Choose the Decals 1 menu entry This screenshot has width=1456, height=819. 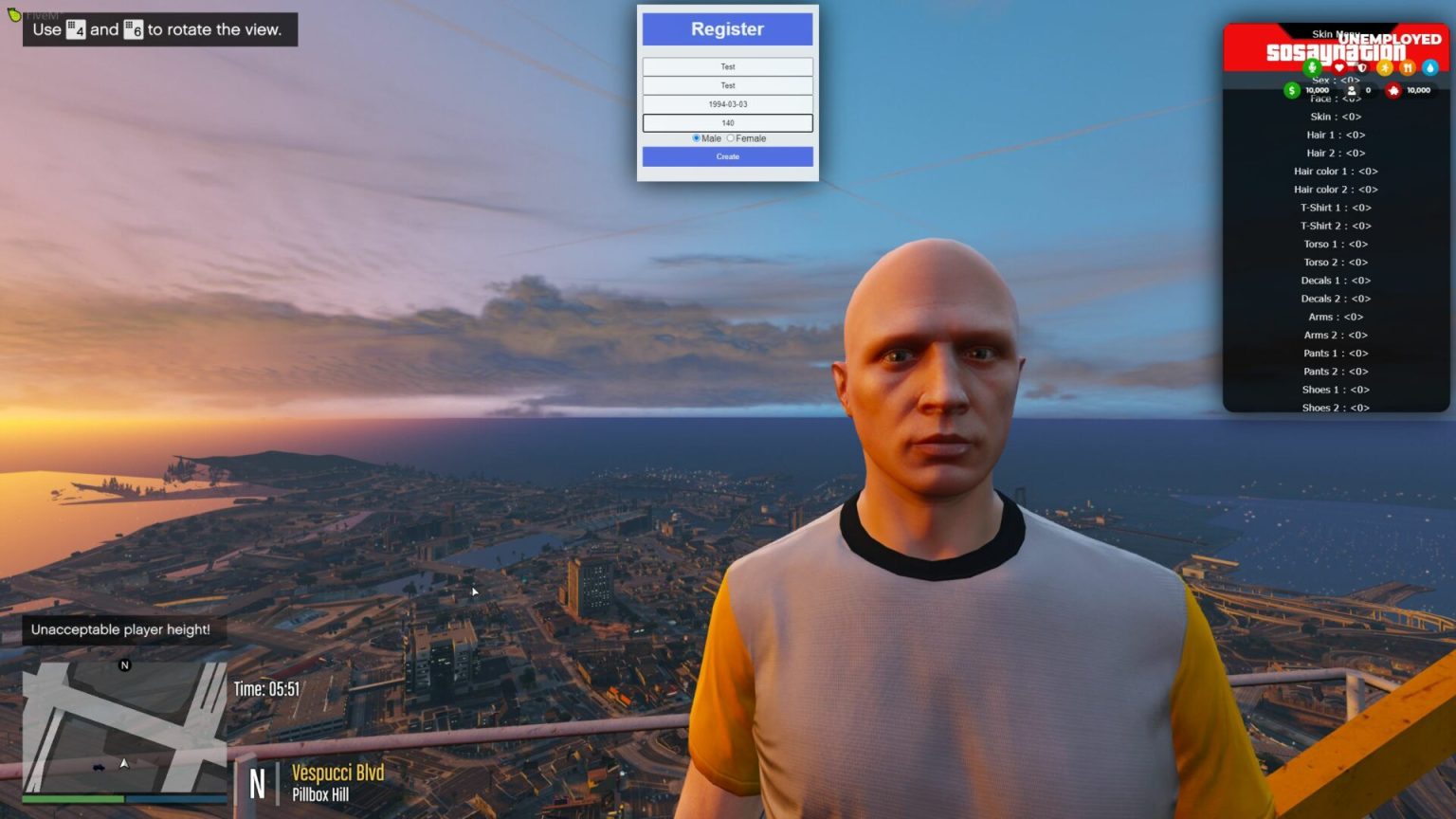pyautogui.click(x=1336, y=281)
